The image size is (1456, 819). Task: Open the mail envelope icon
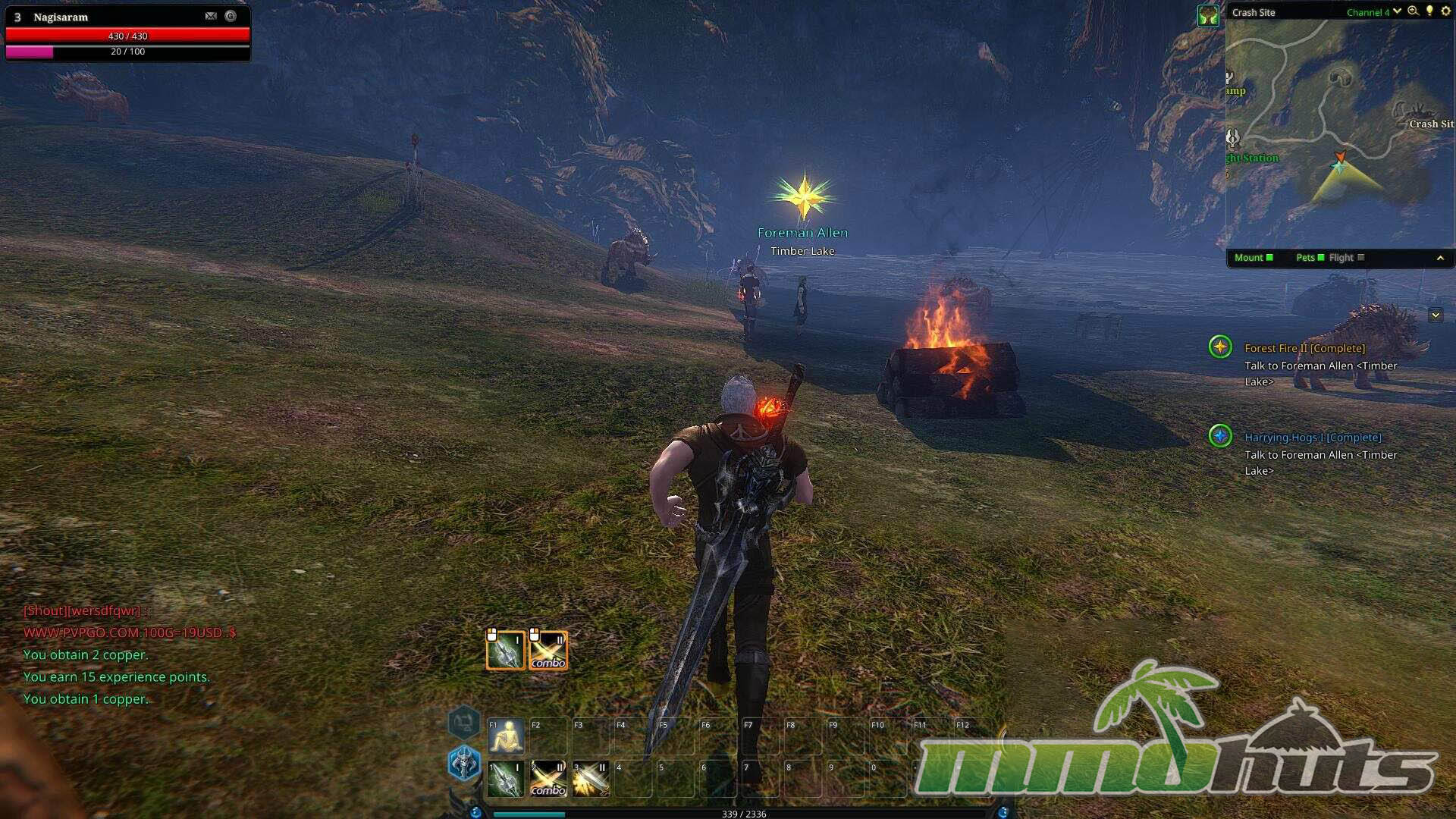pos(211,16)
